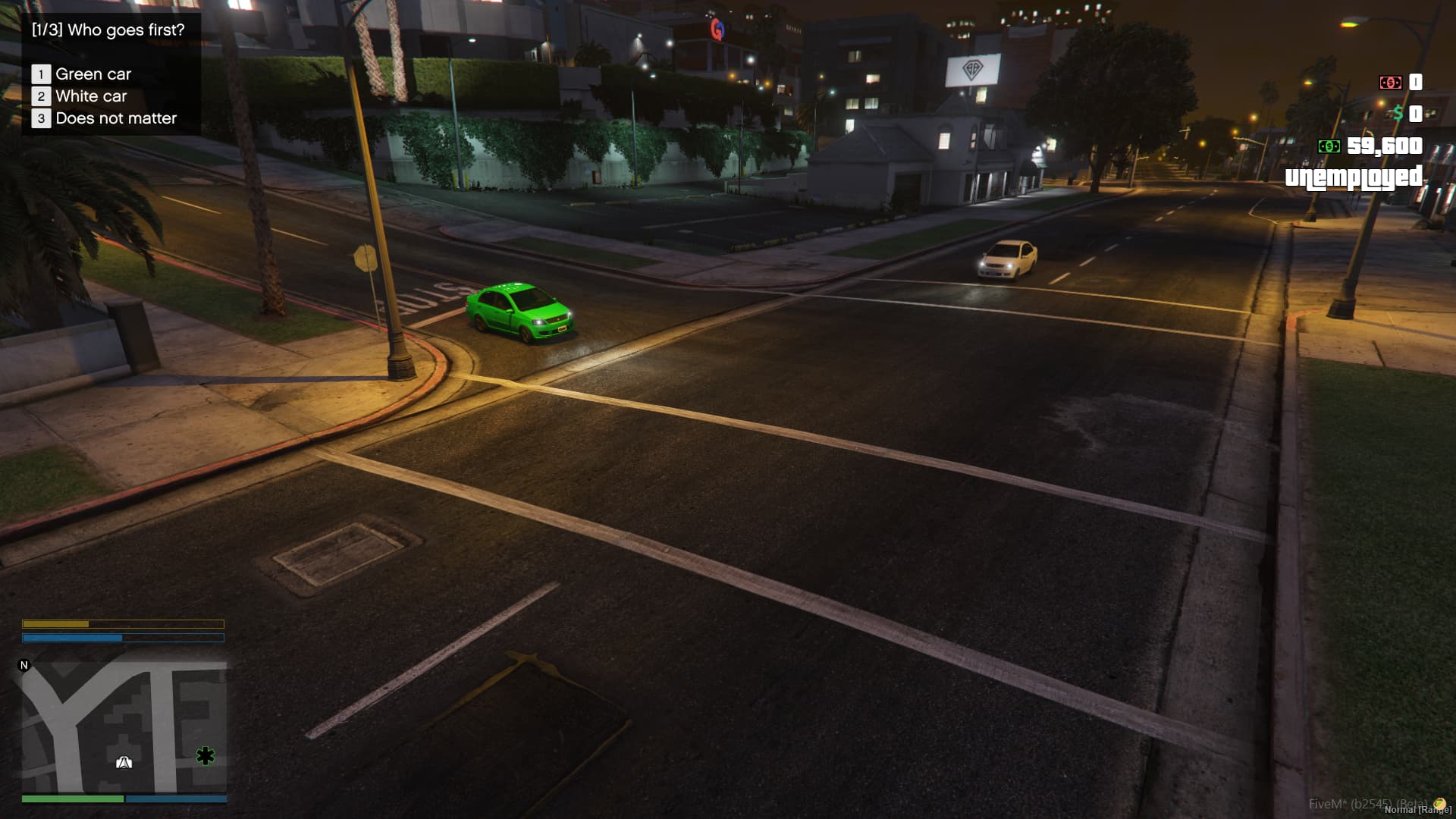The image size is (1456, 819).
Task: Click the cash banknote icon beside 59,600
Action: pos(1329,146)
